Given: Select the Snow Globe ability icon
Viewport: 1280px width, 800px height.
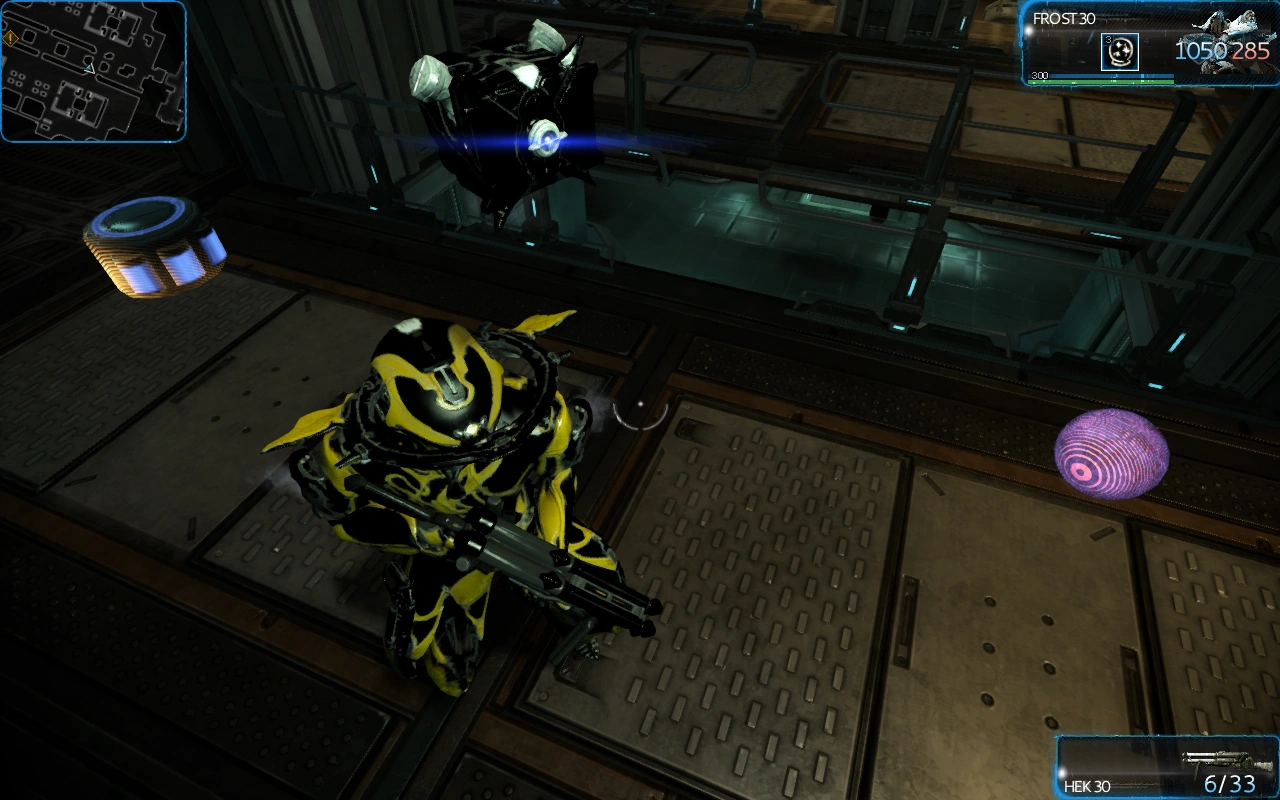Looking at the screenshot, I should pyautogui.click(x=1120, y=52).
